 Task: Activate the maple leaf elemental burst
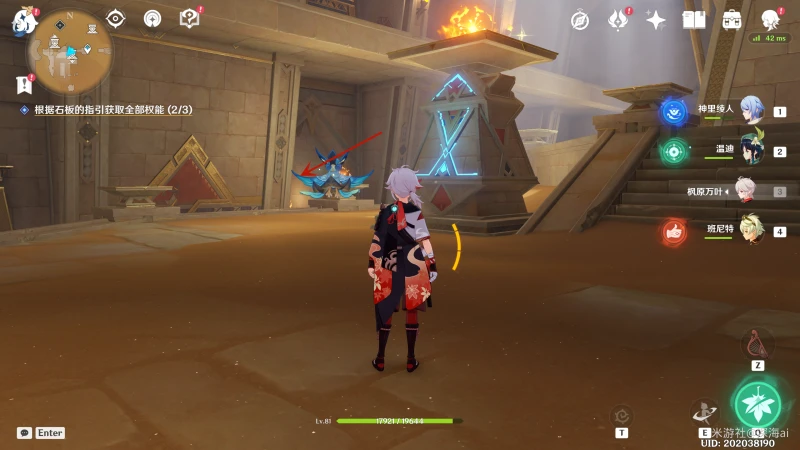click(x=758, y=402)
